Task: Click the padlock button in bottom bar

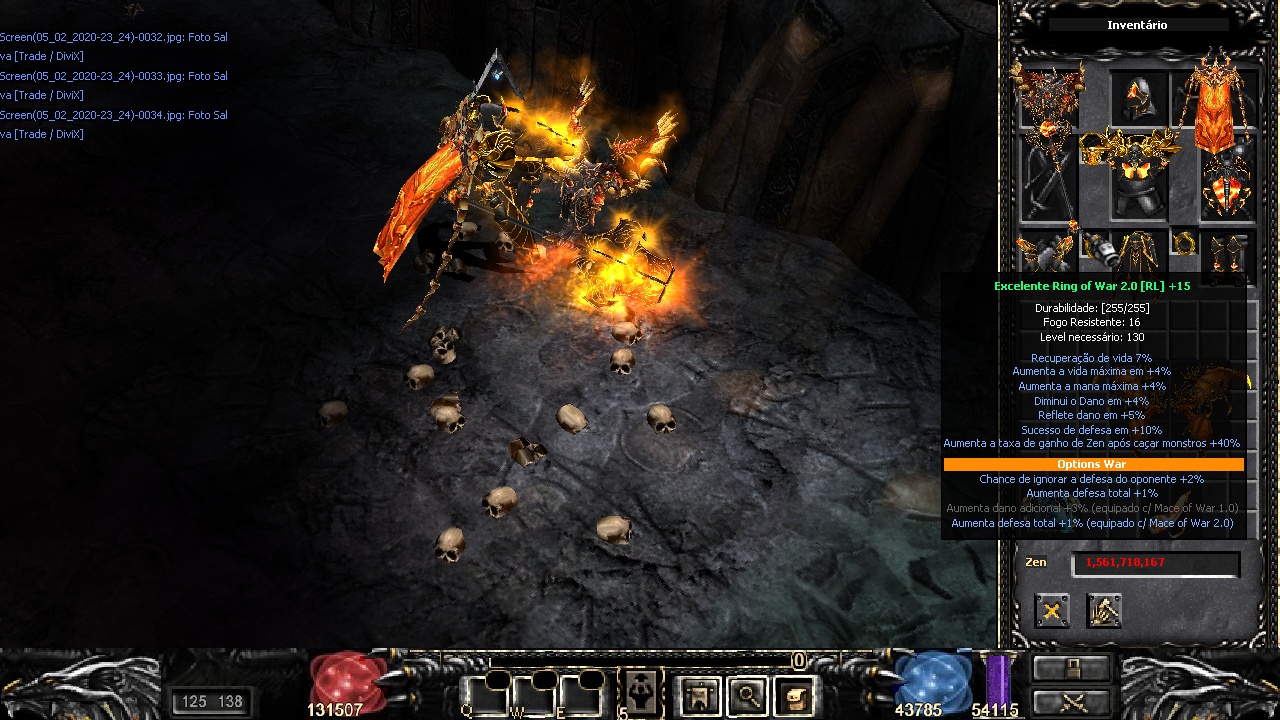Action: click(1072, 668)
